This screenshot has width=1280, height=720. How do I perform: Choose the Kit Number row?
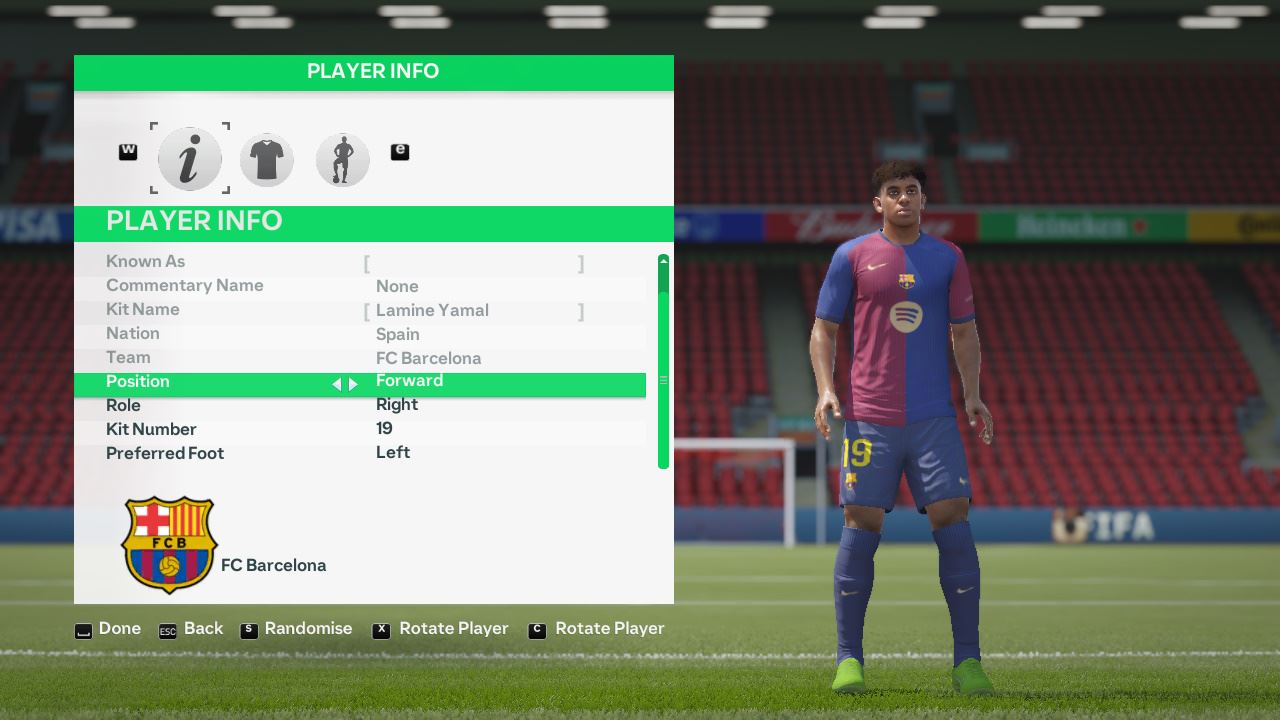coord(360,429)
